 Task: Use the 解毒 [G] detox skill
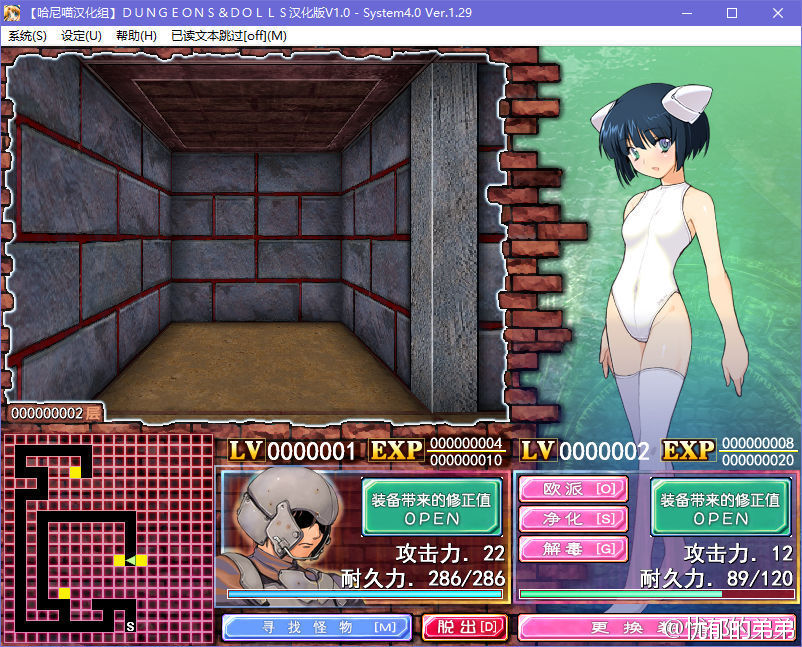573,549
